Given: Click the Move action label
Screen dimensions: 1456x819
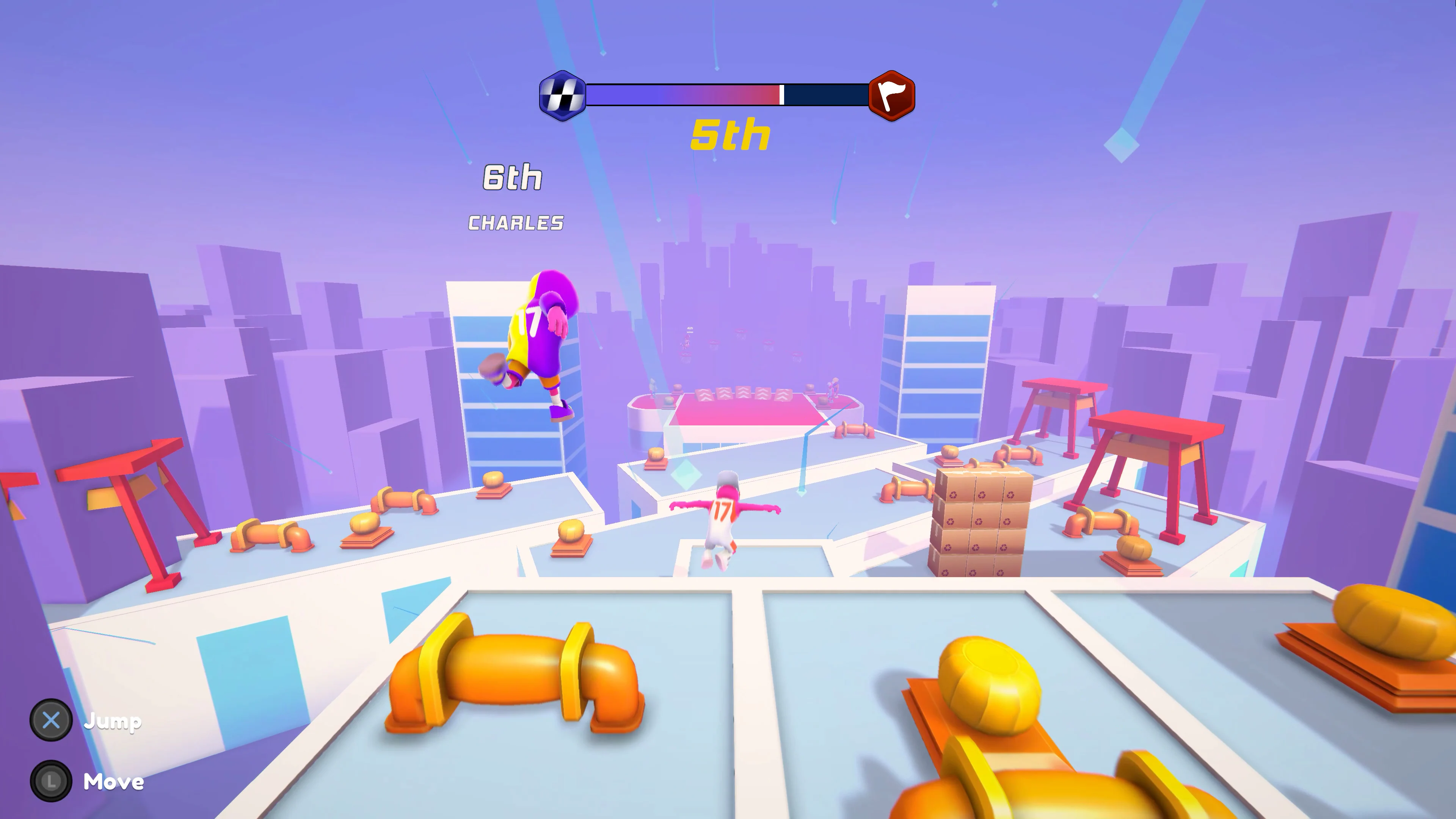Looking at the screenshot, I should pos(113,782).
